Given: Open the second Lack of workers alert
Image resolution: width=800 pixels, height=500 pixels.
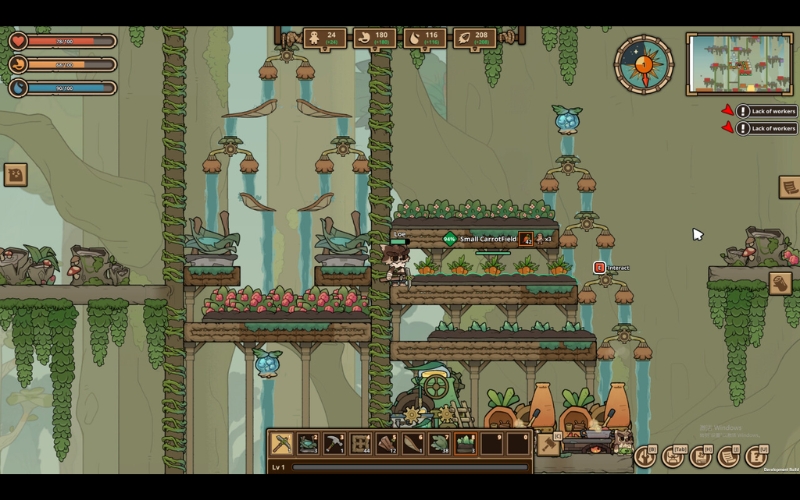Looking at the screenshot, I should [x=766, y=128].
